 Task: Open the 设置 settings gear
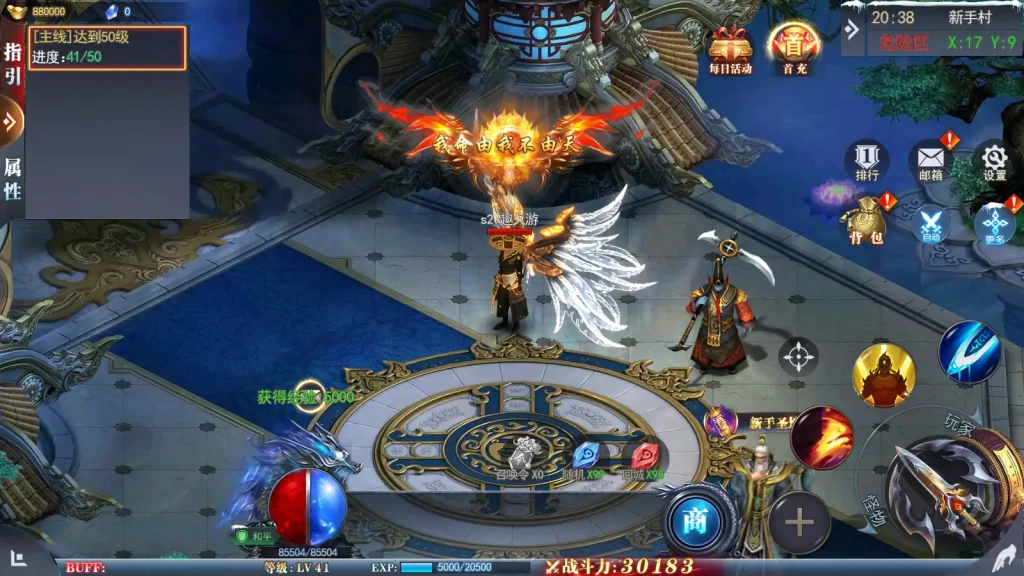994,161
